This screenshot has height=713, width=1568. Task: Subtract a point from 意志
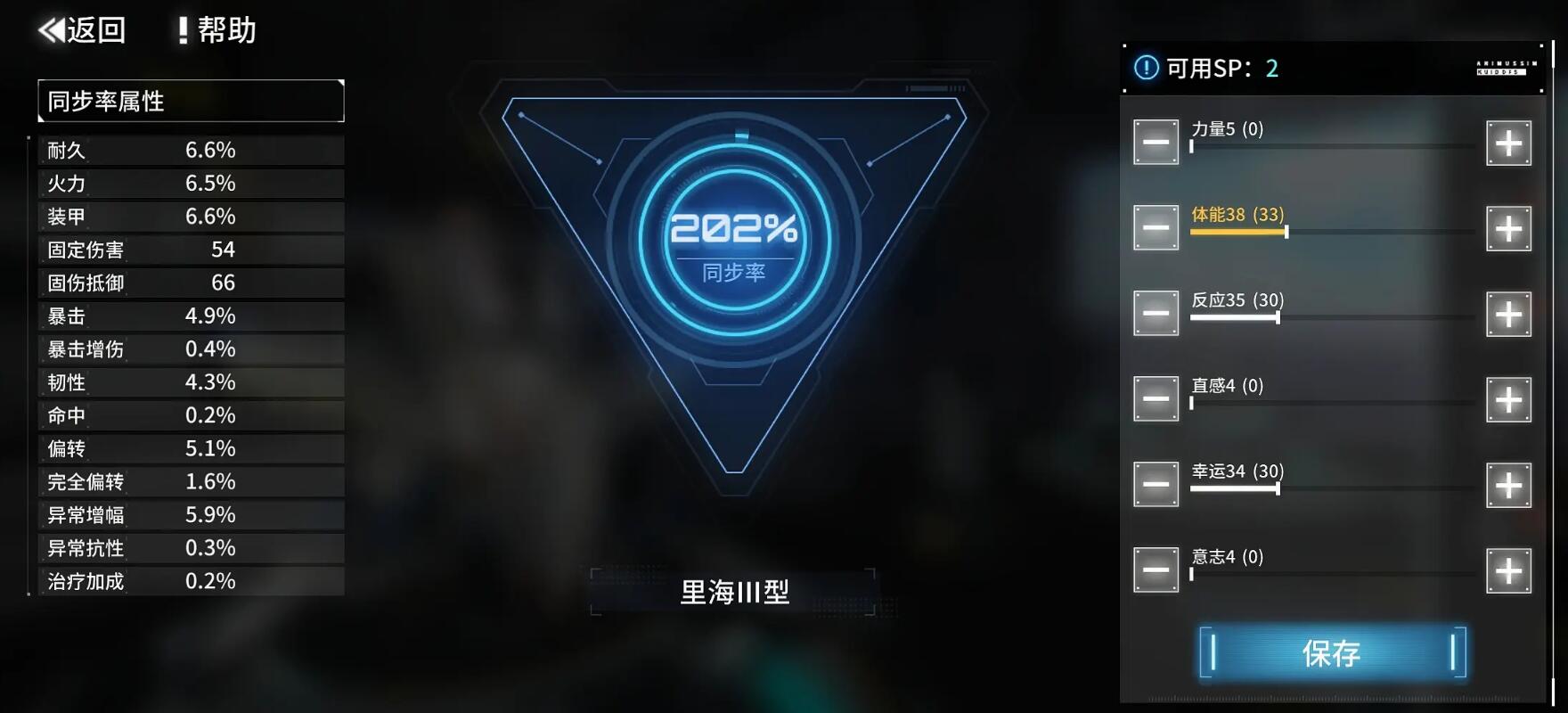click(x=1156, y=571)
